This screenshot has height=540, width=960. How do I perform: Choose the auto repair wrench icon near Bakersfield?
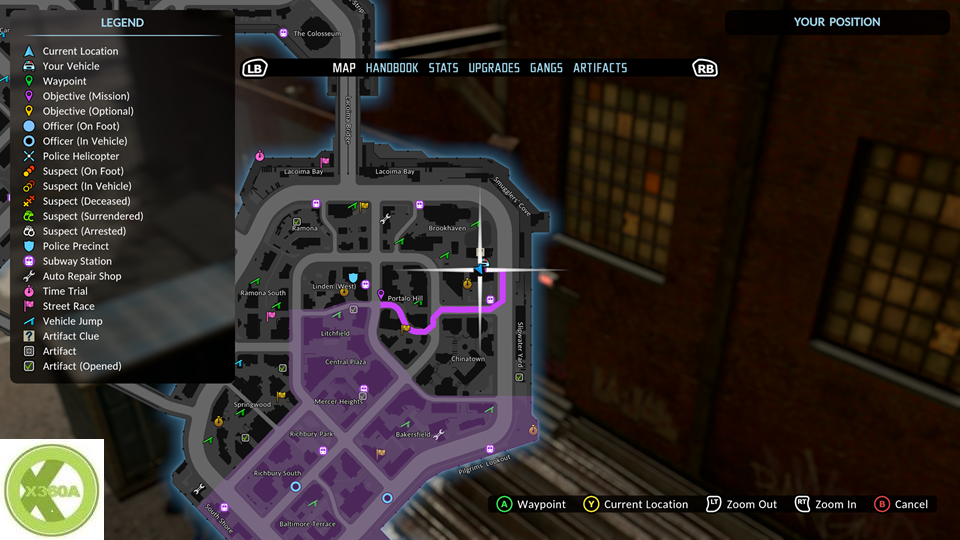(x=439, y=434)
